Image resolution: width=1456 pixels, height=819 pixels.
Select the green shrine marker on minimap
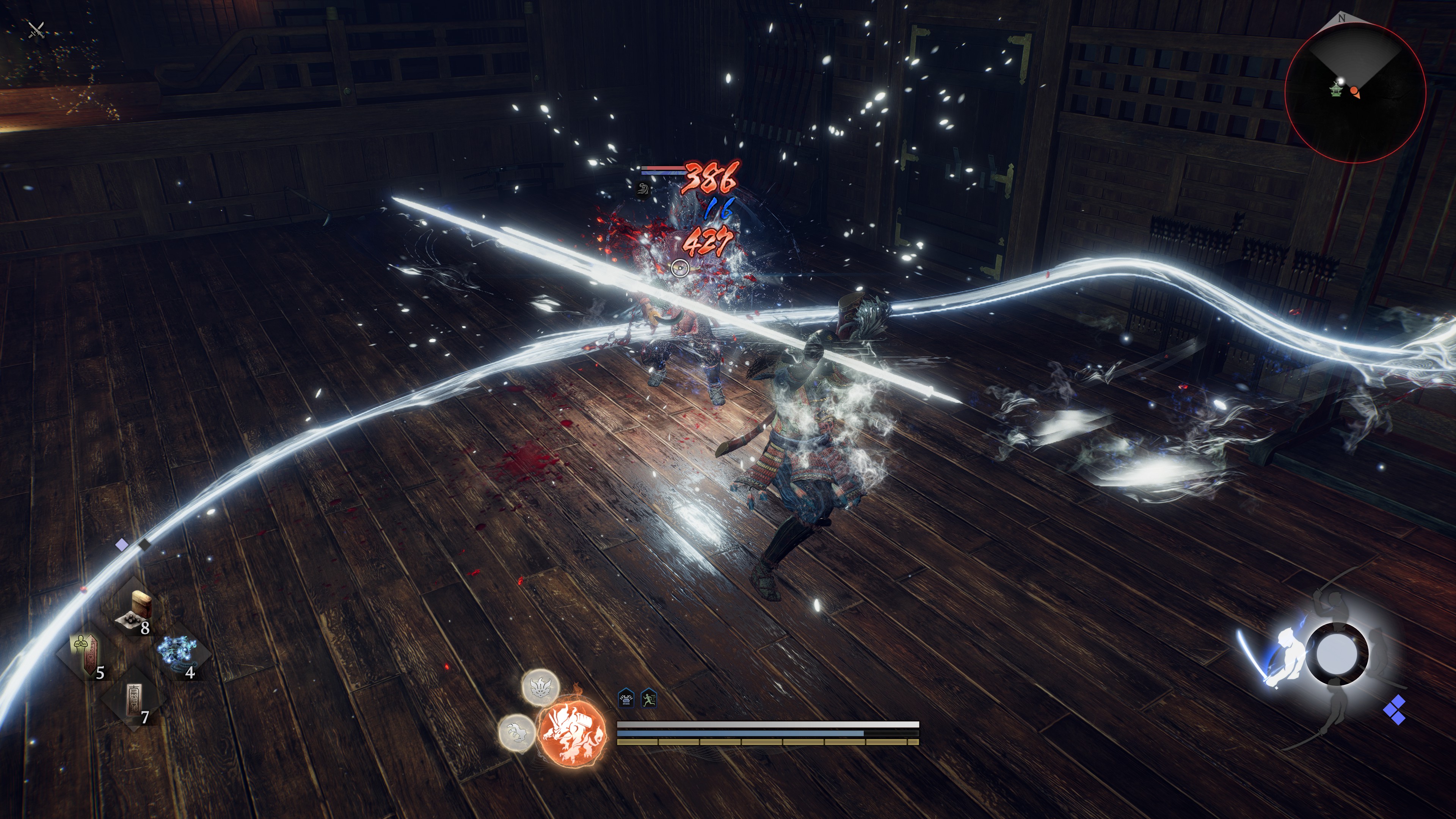[x=1335, y=89]
